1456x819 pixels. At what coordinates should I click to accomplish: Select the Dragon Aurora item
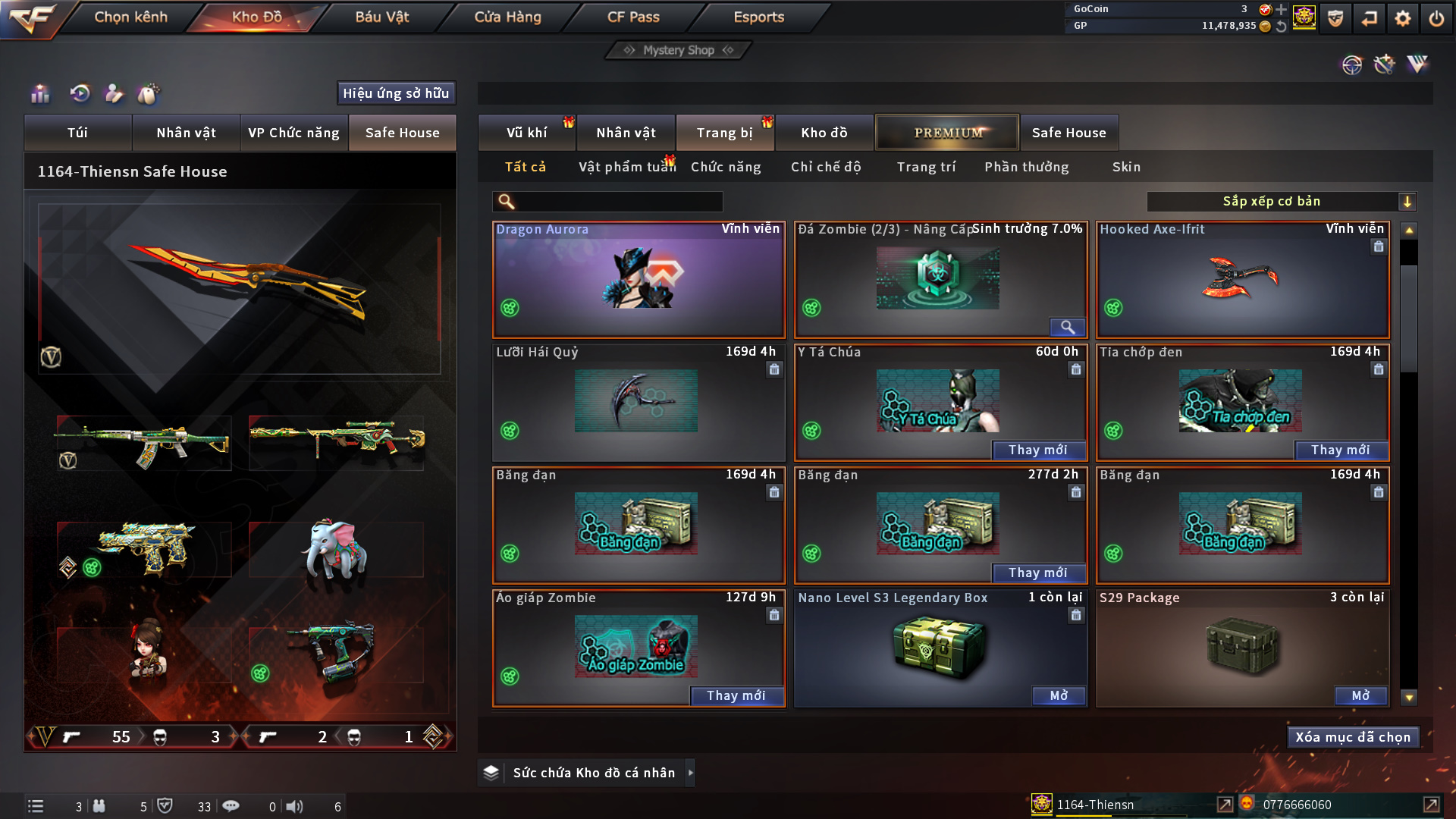[639, 281]
